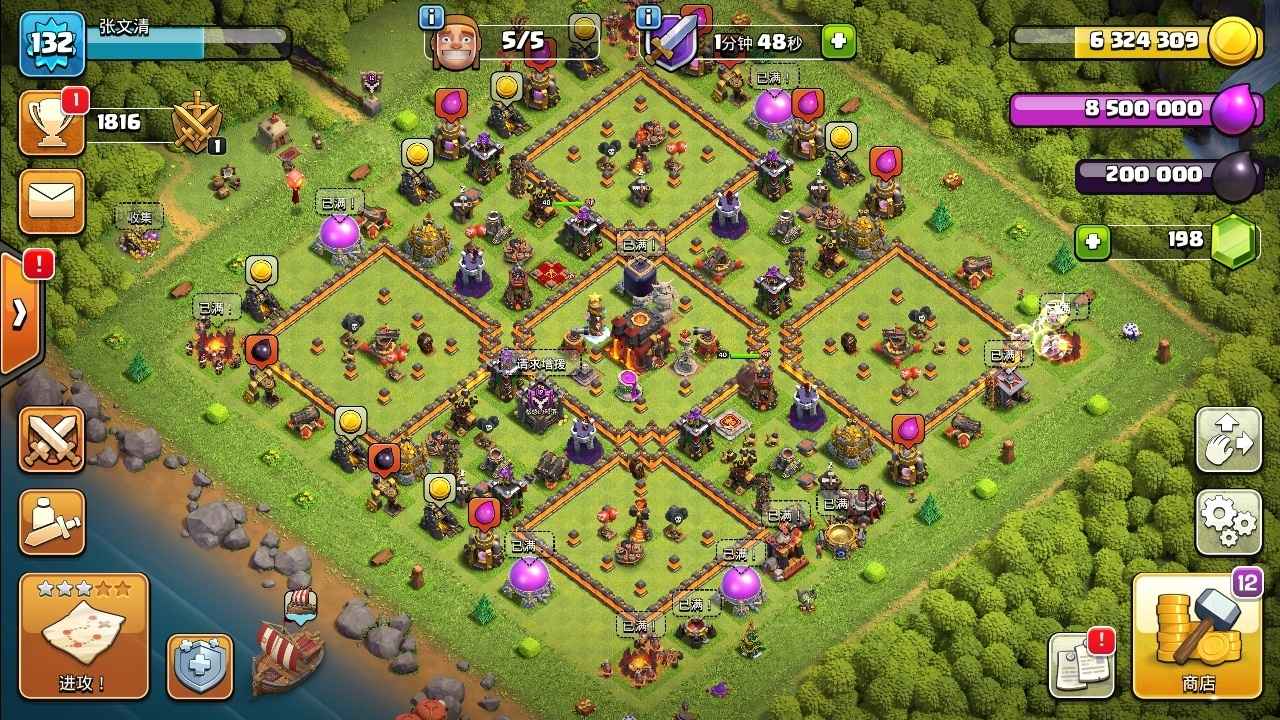
Task: Start an attack with the map button
Action: [x=83, y=635]
